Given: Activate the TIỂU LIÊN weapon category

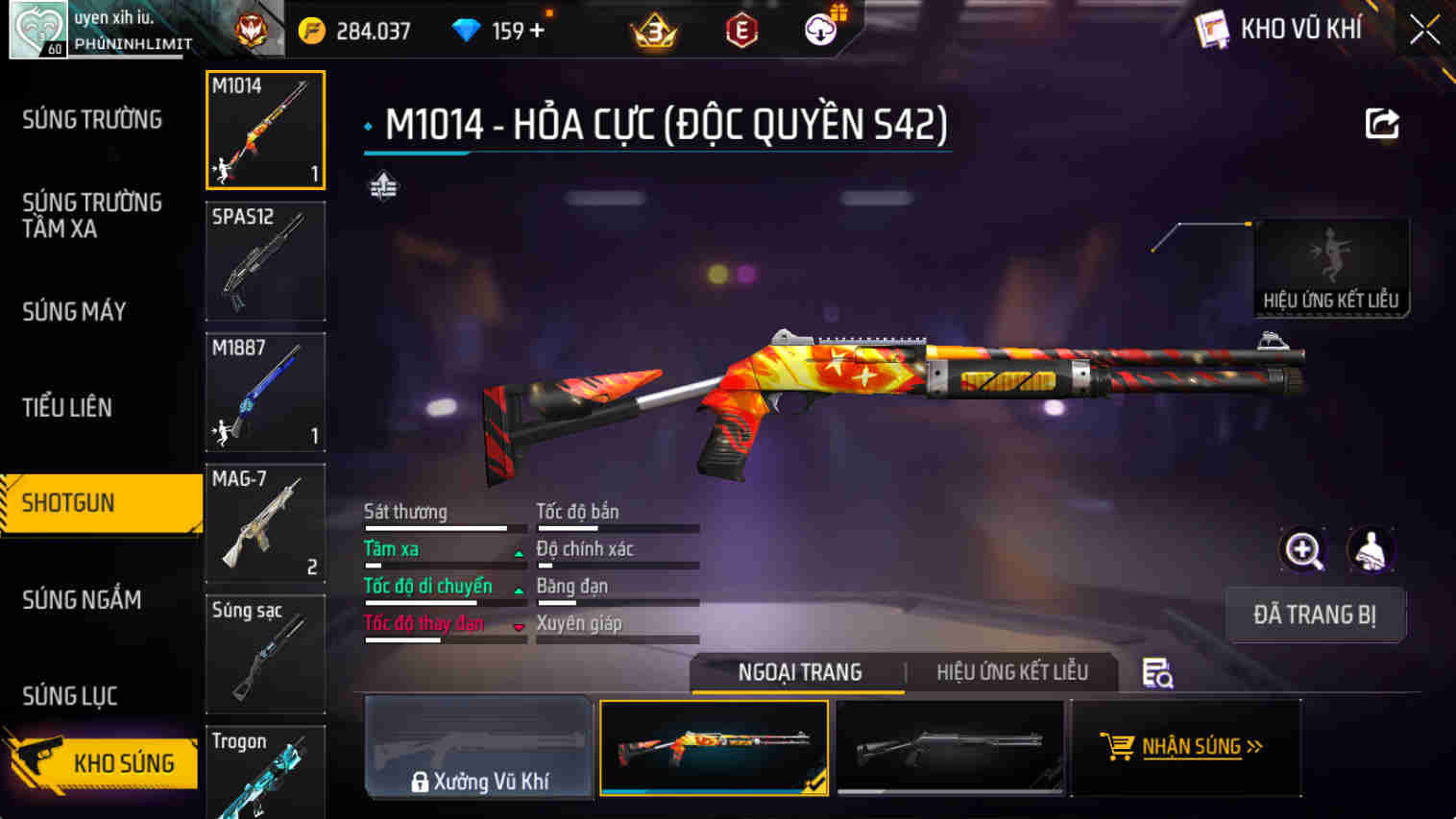Looking at the screenshot, I should pos(67,407).
